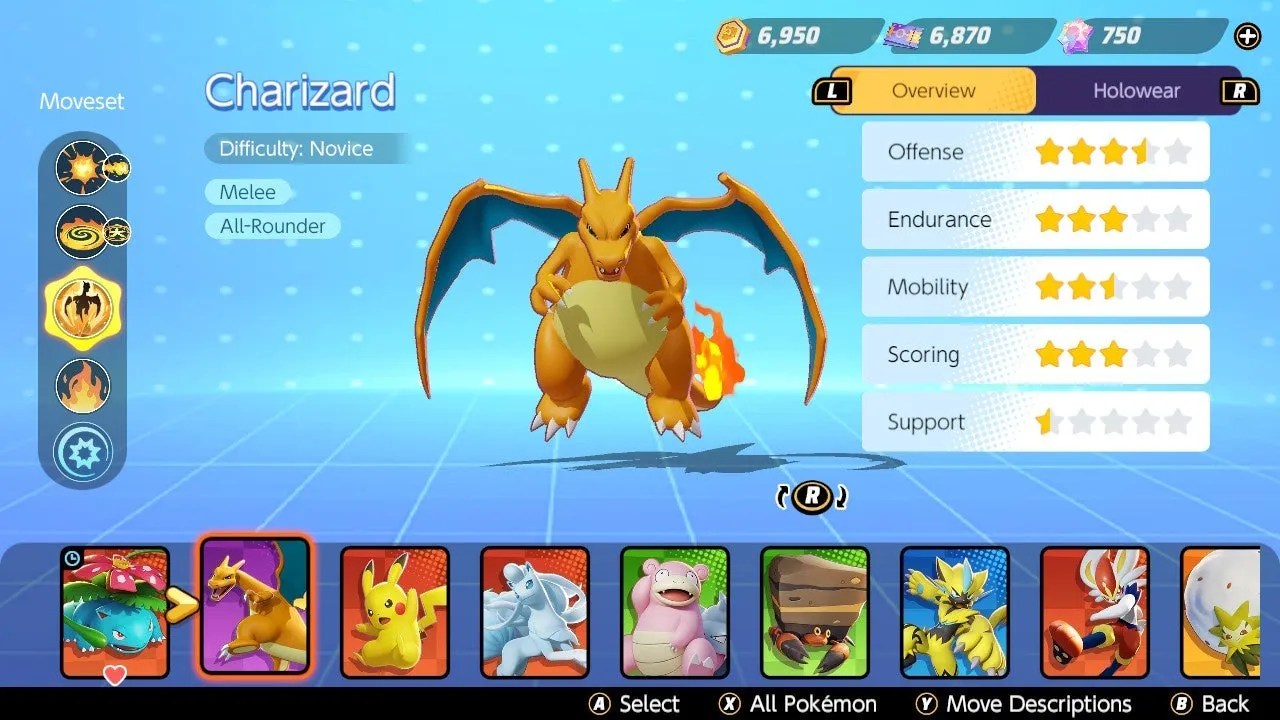Switch to the Holowear tab

(1137, 90)
